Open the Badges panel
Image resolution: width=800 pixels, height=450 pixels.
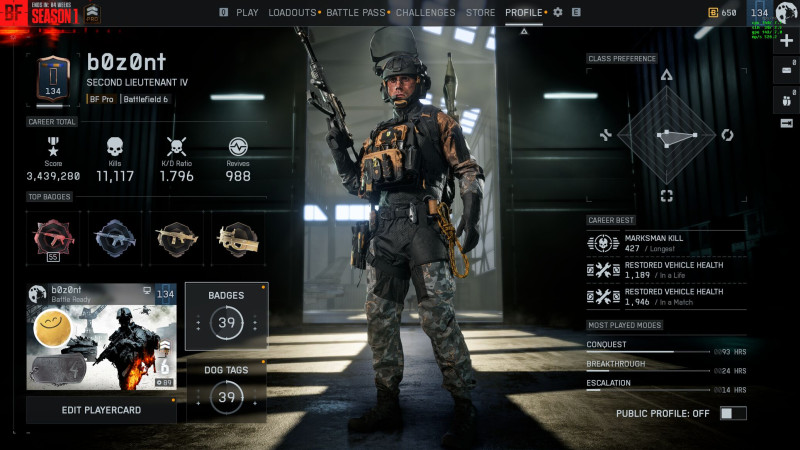tap(226, 316)
